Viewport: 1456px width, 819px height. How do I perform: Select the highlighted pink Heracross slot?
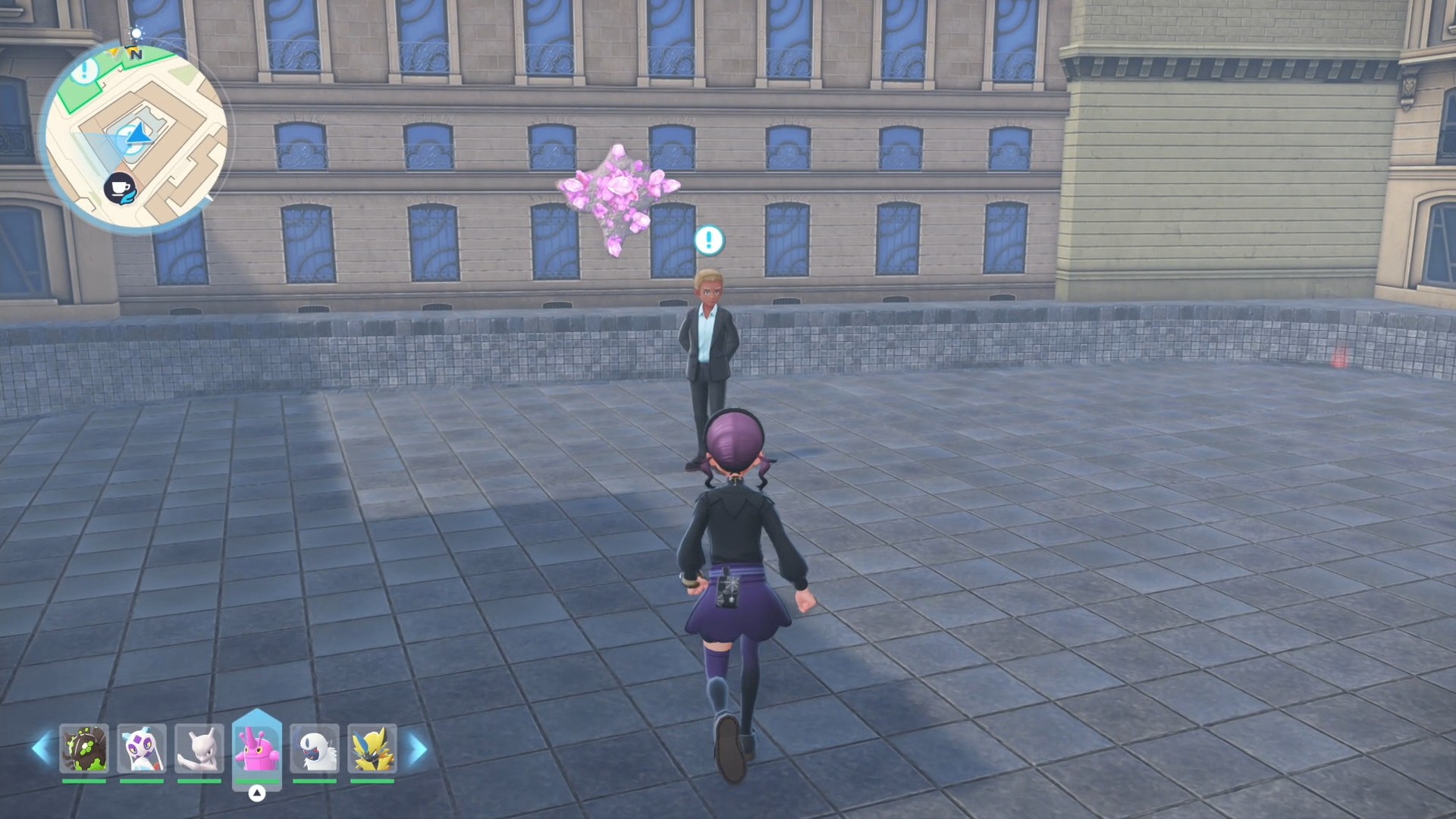[x=257, y=747]
